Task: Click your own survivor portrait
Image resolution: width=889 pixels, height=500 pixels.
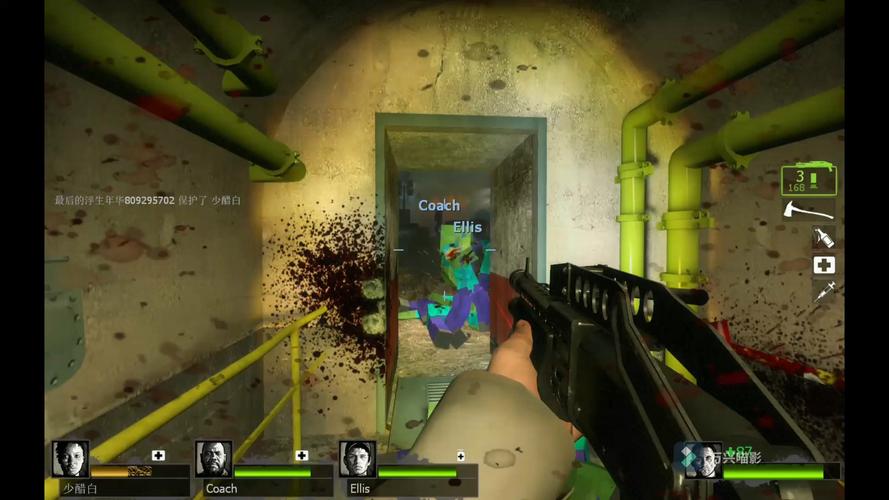Action: [702, 461]
